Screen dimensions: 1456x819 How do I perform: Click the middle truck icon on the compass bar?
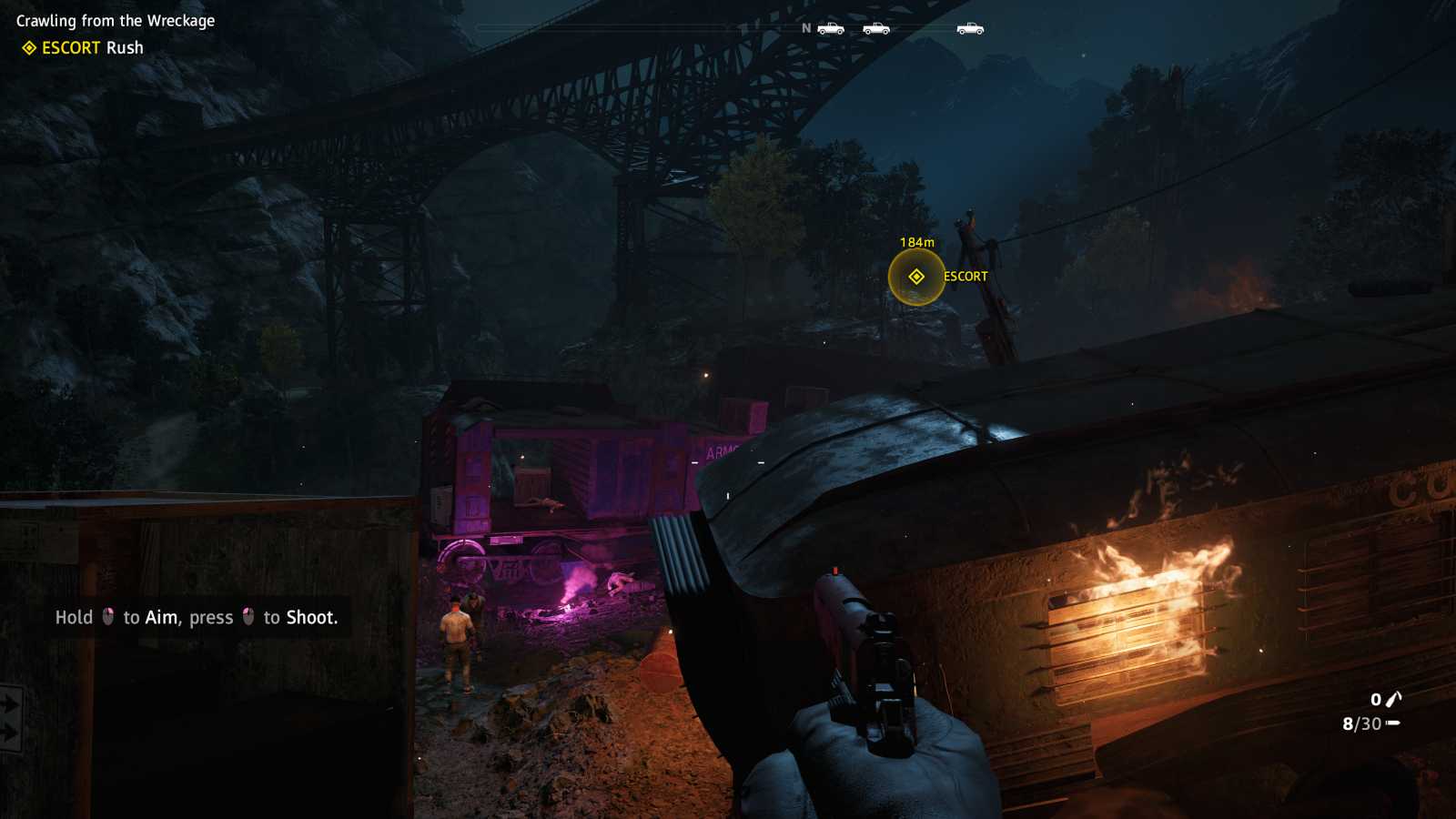coord(878,27)
